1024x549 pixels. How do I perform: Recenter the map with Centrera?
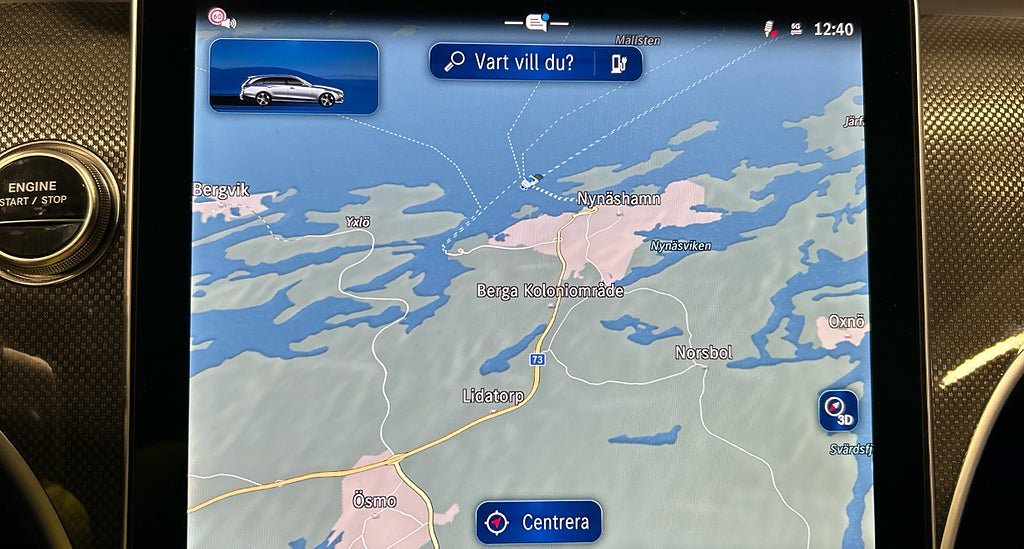tap(538, 522)
